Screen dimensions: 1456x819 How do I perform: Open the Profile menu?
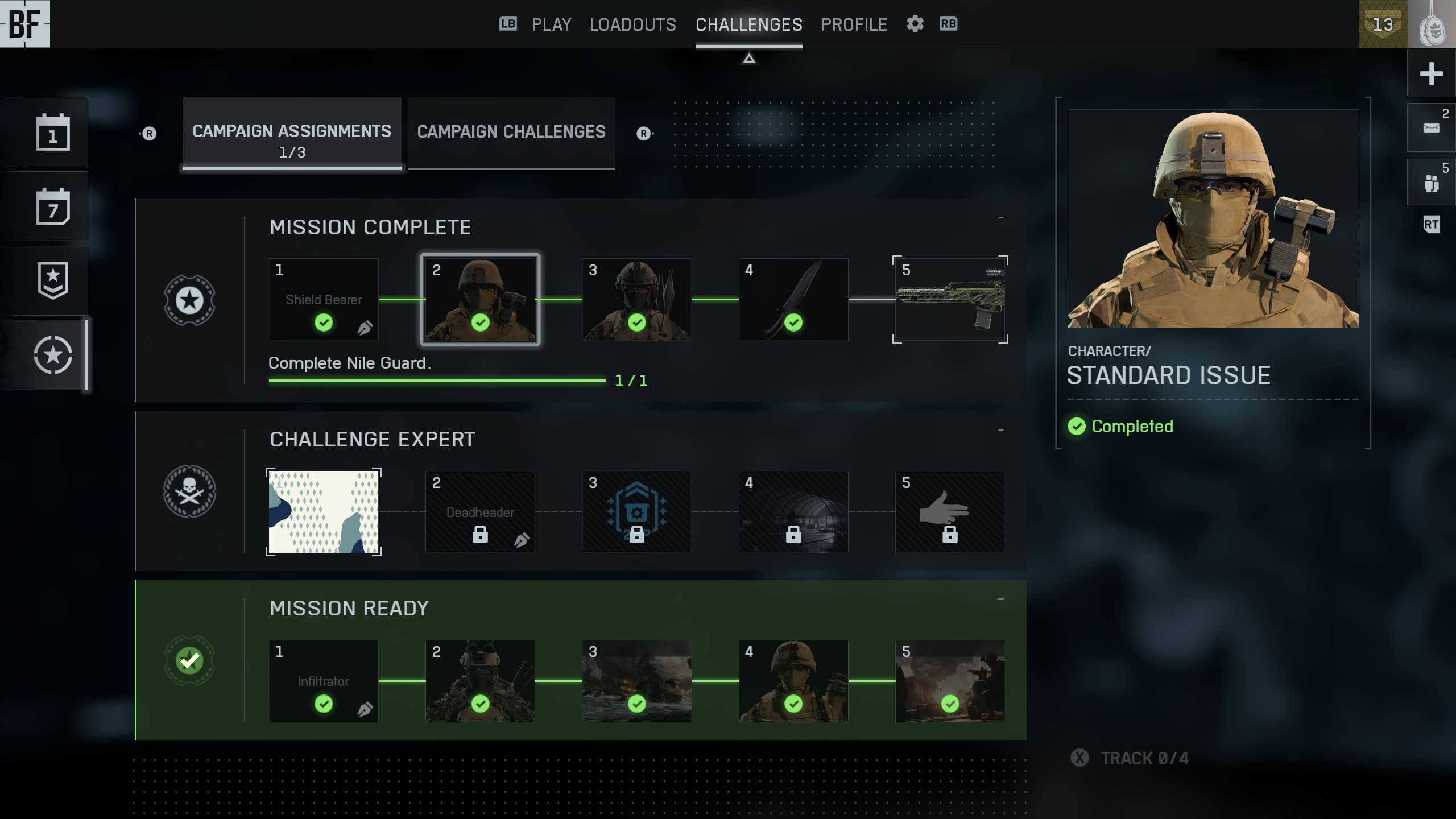(x=854, y=24)
